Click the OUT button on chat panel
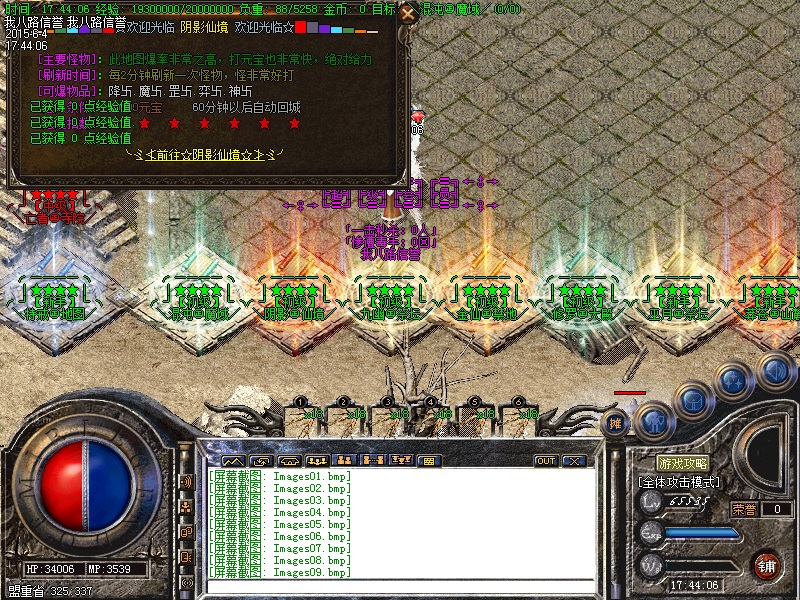 pos(545,461)
